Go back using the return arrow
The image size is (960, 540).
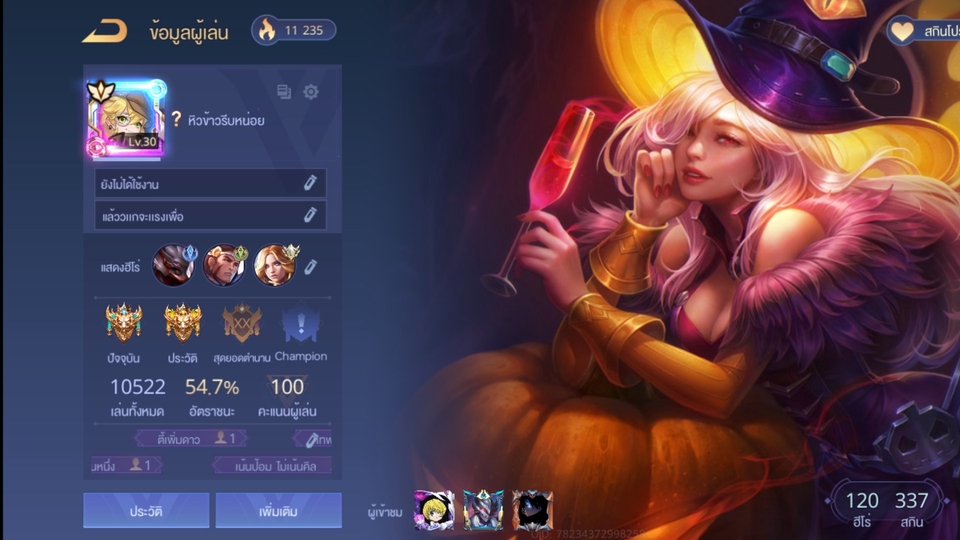coord(105,31)
